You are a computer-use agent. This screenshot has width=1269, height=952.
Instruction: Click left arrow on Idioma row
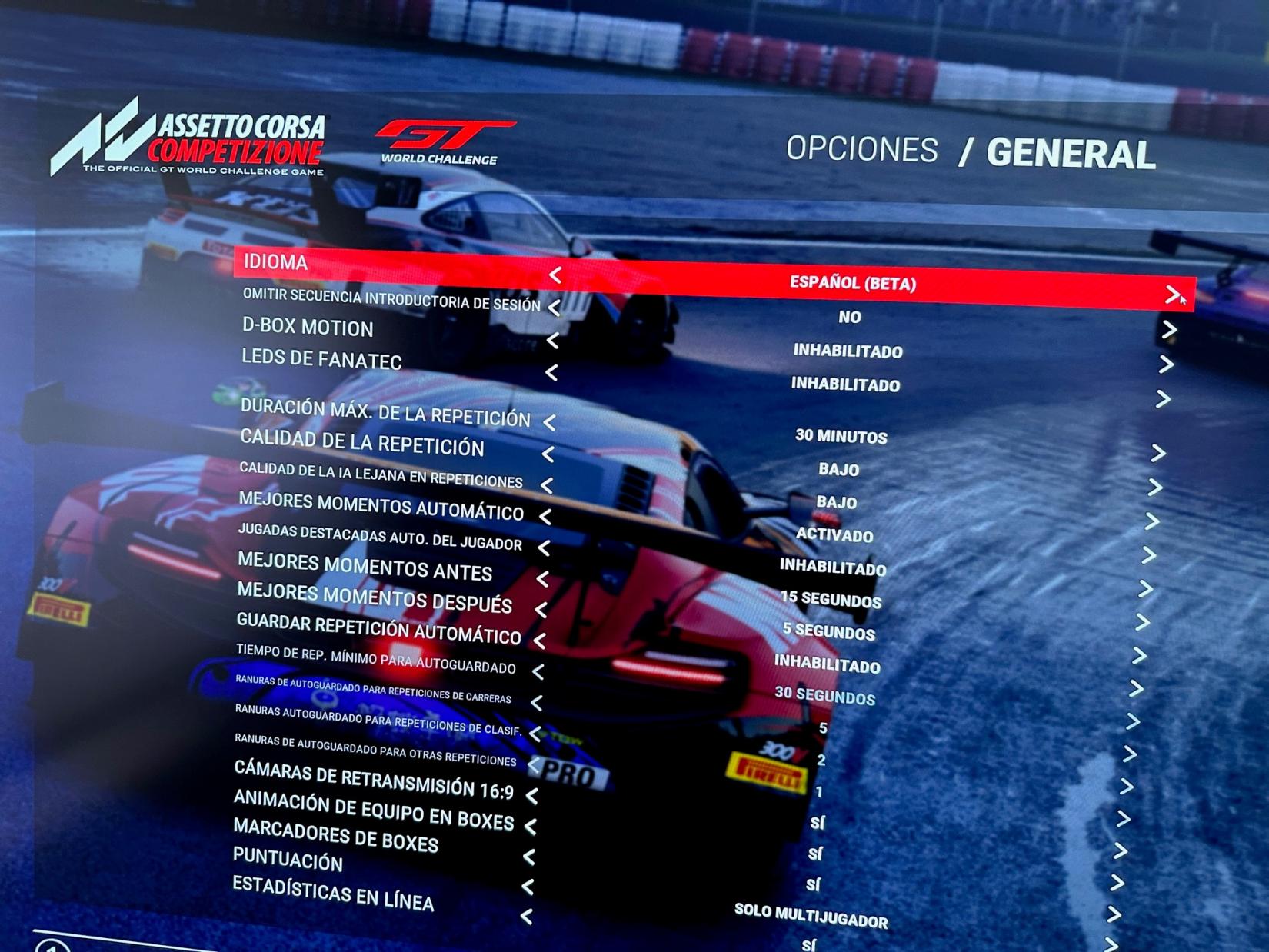[x=555, y=275]
